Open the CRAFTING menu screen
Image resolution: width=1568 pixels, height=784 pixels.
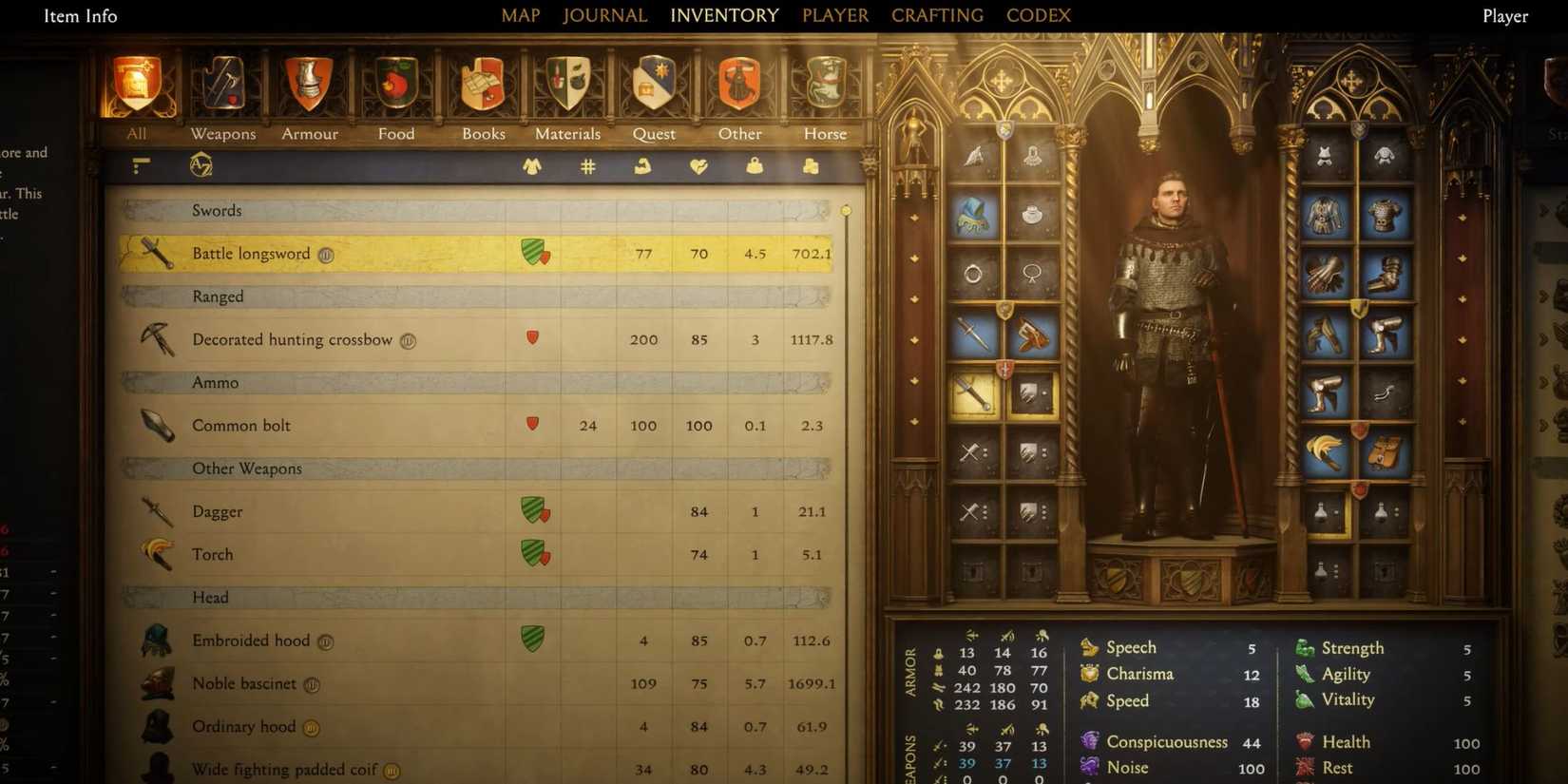(x=937, y=15)
